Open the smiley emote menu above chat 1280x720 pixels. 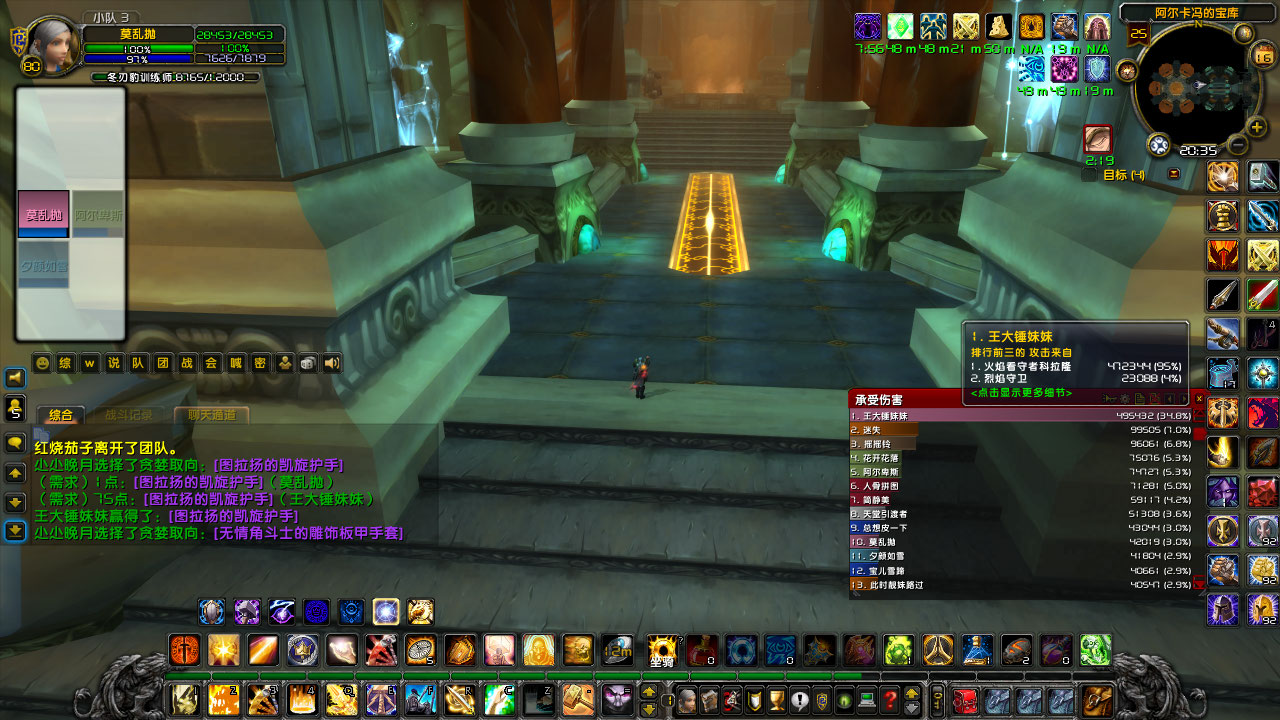(x=42, y=362)
